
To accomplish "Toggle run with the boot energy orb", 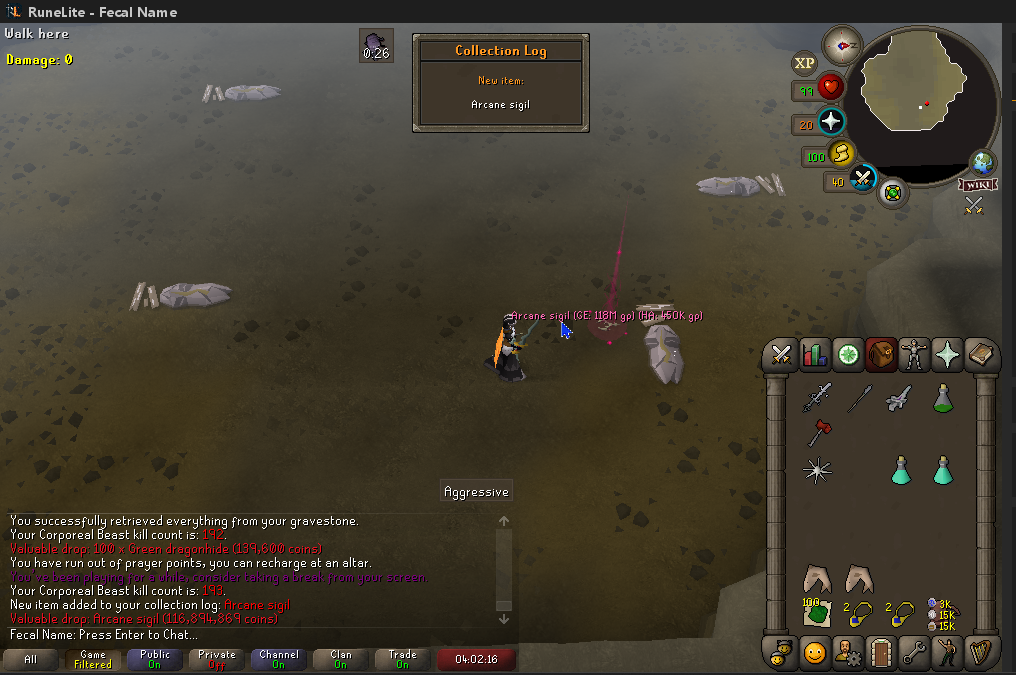I will [x=842, y=154].
